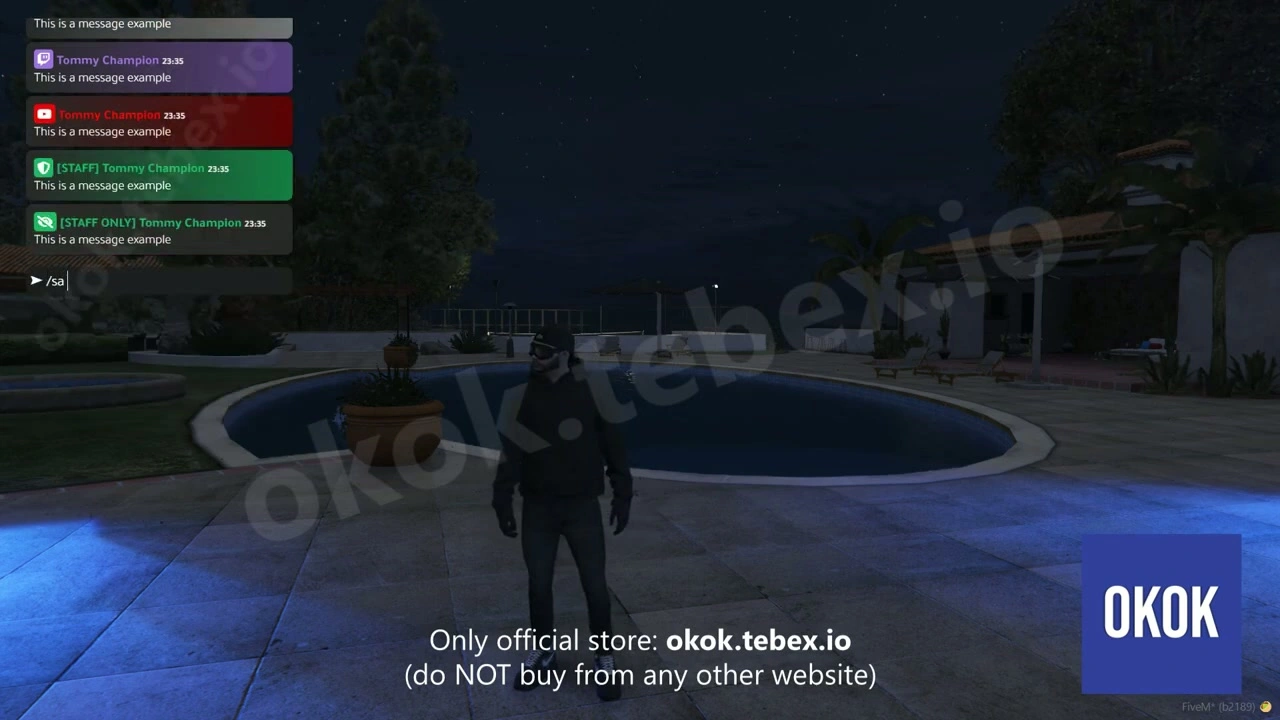
Task: Click the 23:35 timestamp on the Twitch message
Action: (x=172, y=60)
